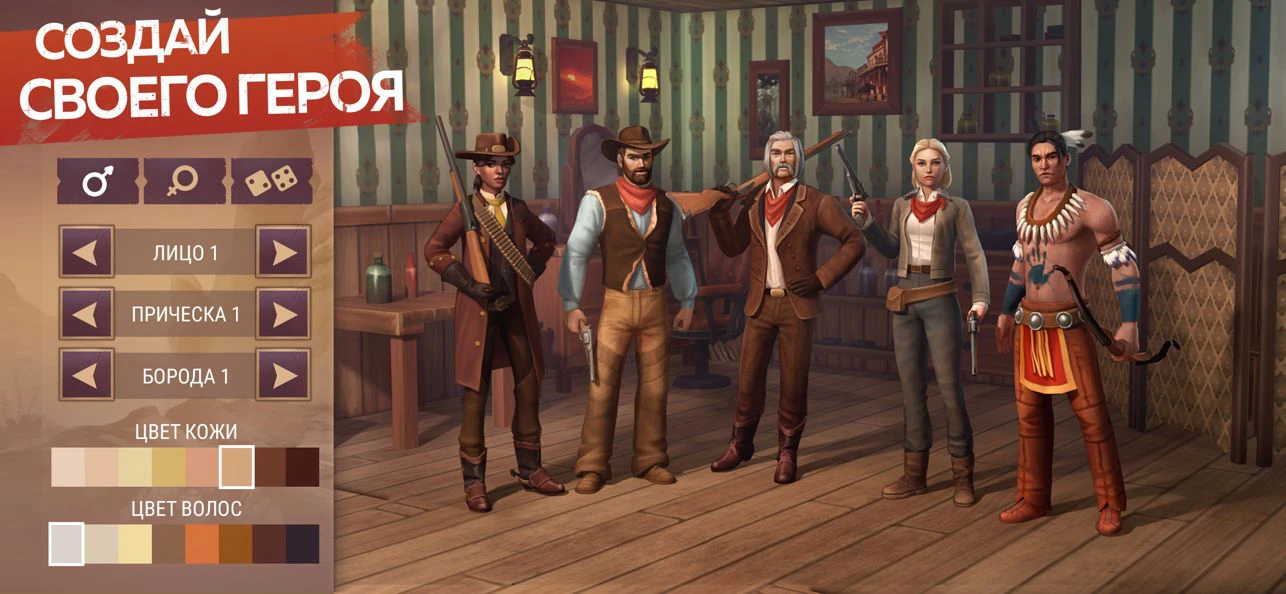Choose the darkest skin color swatch
Viewport: 1286px width, 594px height.
pyautogui.click(x=303, y=467)
